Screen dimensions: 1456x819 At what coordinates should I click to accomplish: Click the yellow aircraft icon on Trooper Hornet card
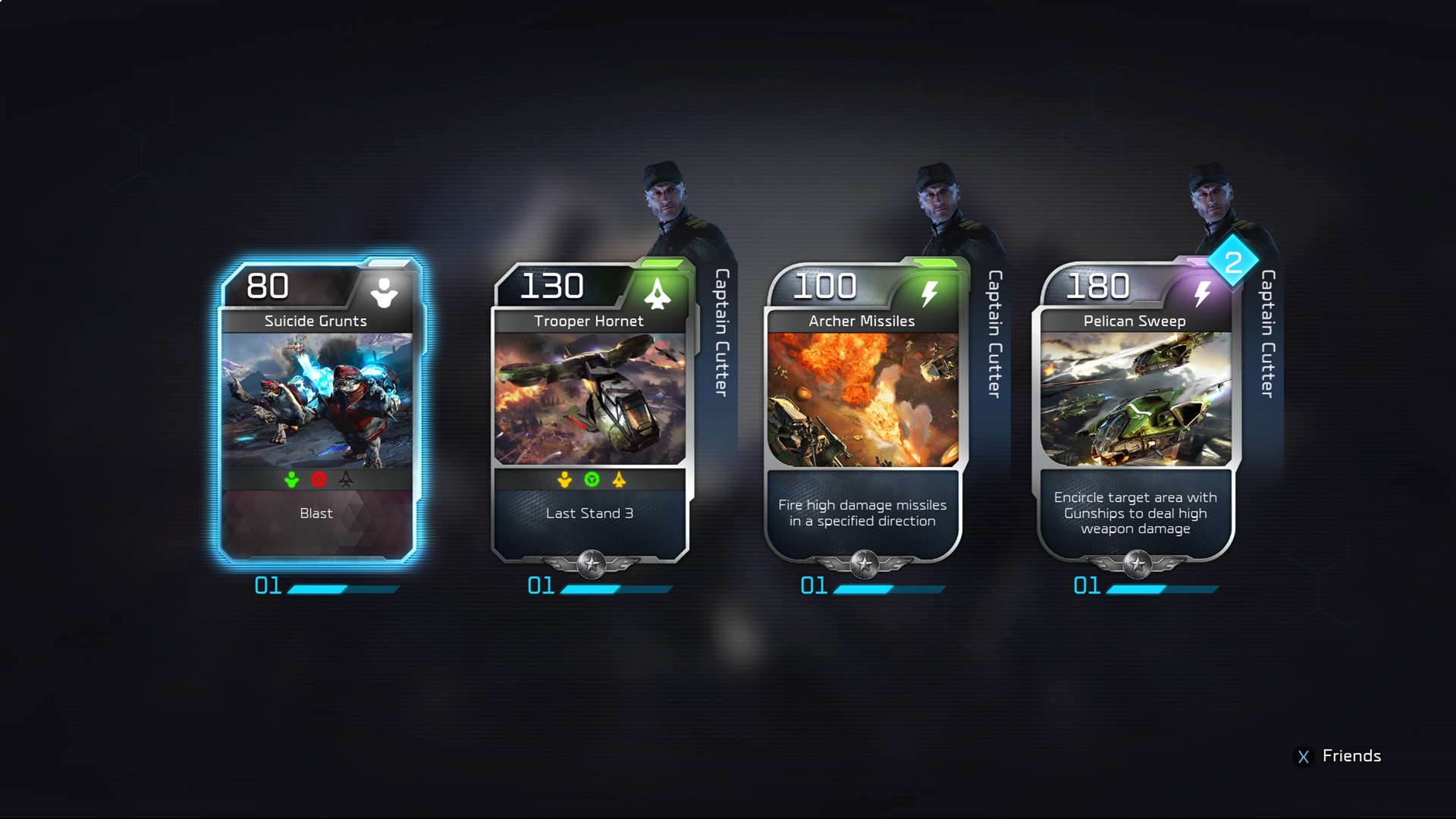619,479
